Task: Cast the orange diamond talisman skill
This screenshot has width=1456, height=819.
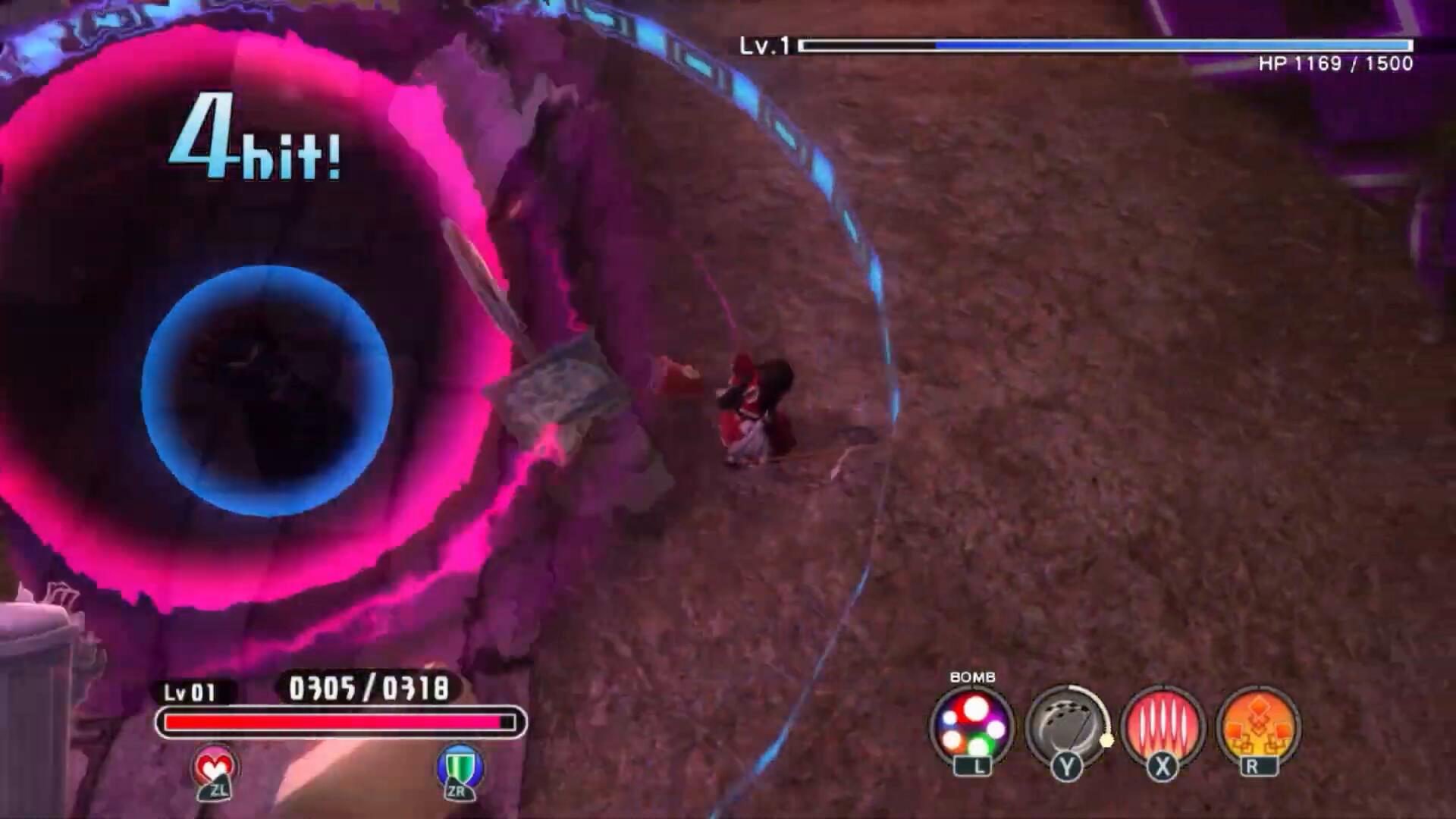Action: coord(1257,726)
